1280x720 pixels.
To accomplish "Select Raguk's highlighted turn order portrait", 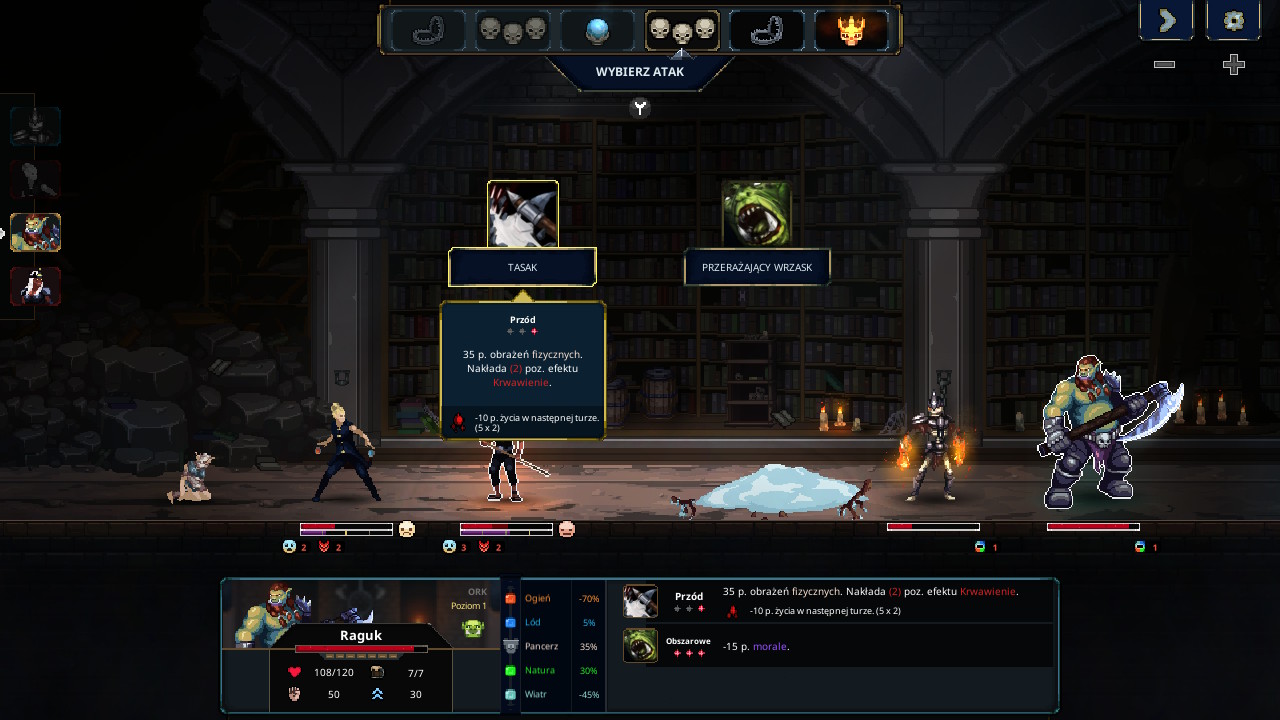I will (x=36, y=232).
